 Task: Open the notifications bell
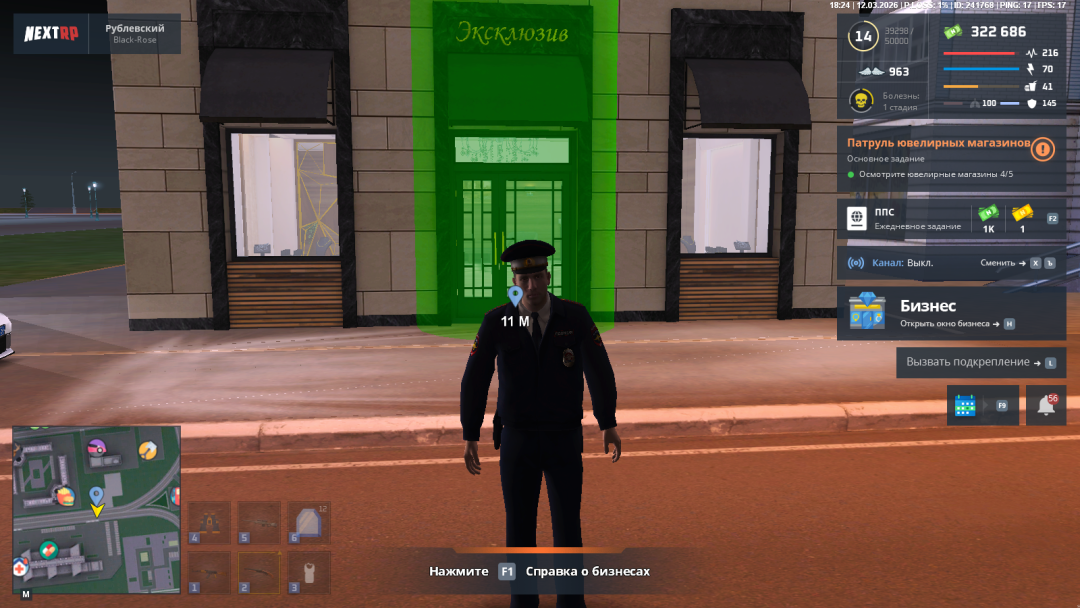tap(1046, 405)
